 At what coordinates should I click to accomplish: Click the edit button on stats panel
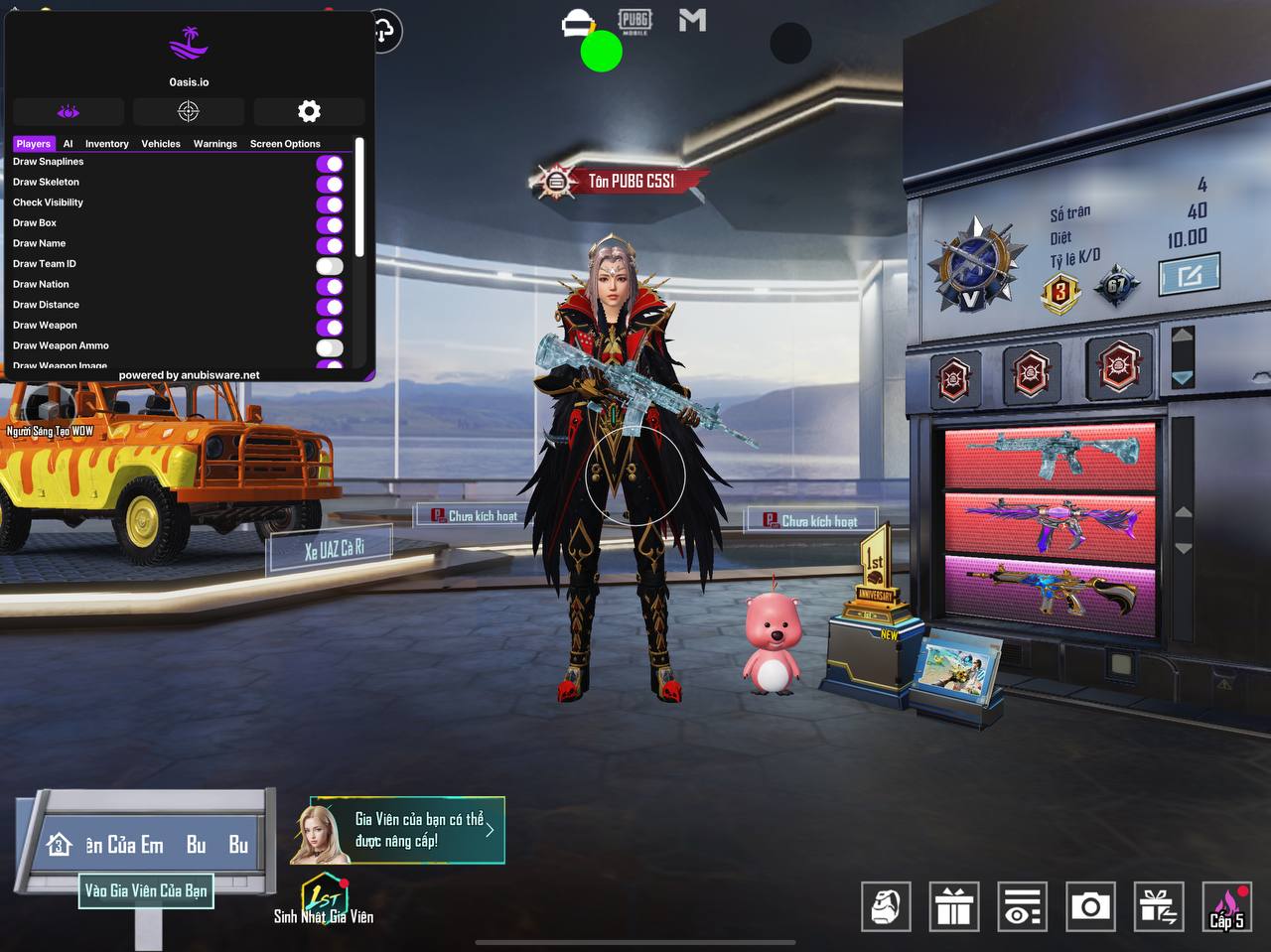click(1189, 275)
